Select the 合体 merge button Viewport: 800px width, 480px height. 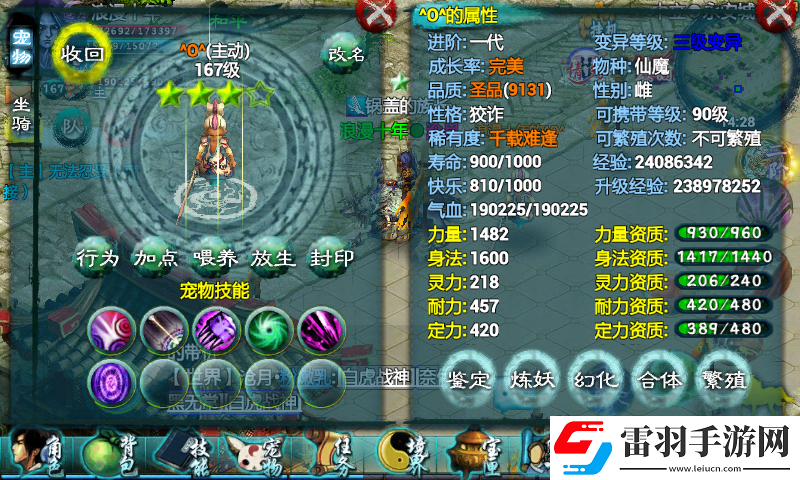(x=658, y=379)
